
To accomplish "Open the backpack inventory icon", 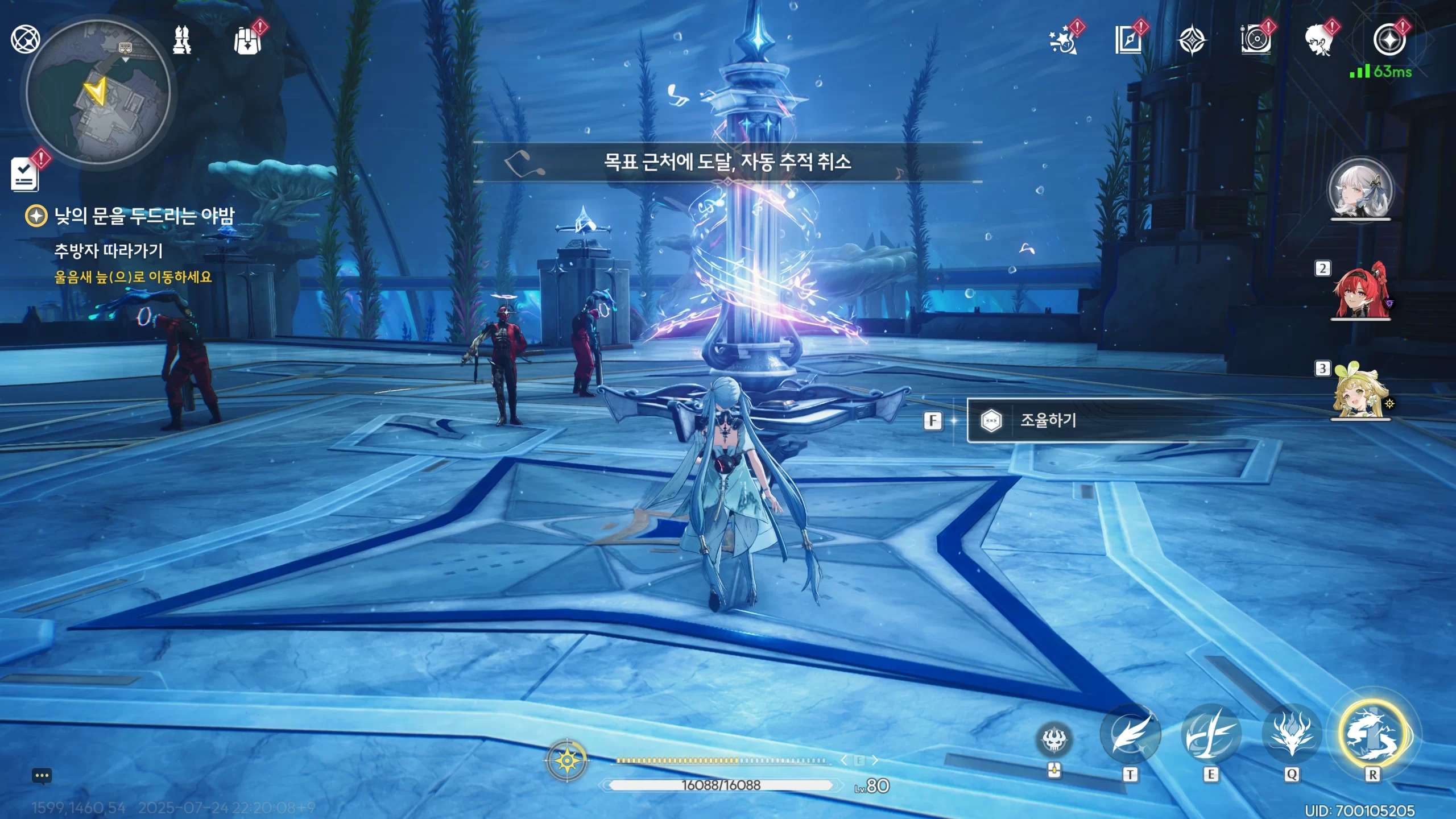I will 247,41.
